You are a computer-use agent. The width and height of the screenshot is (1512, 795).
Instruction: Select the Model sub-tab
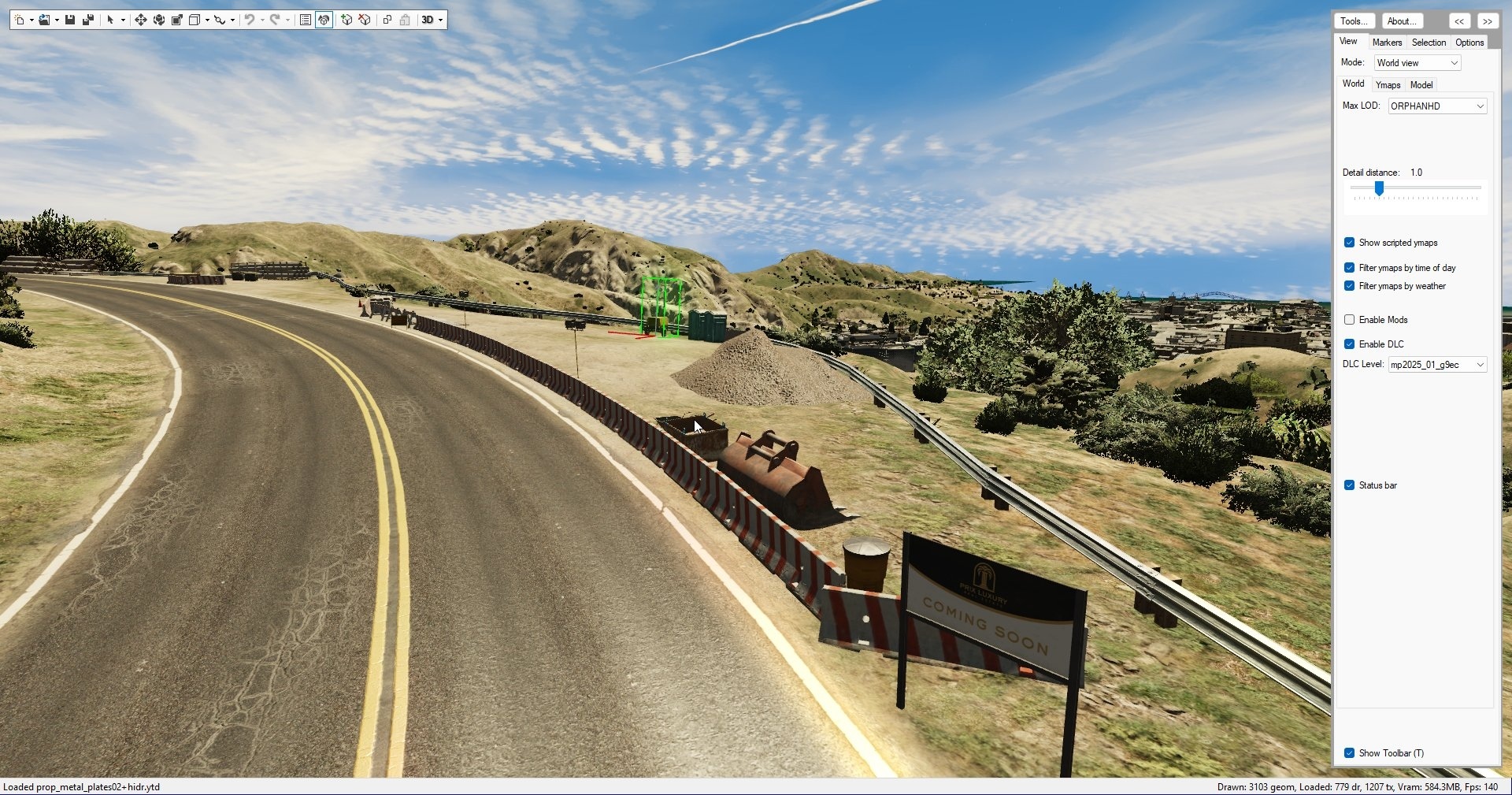(x=1421, y=85)
